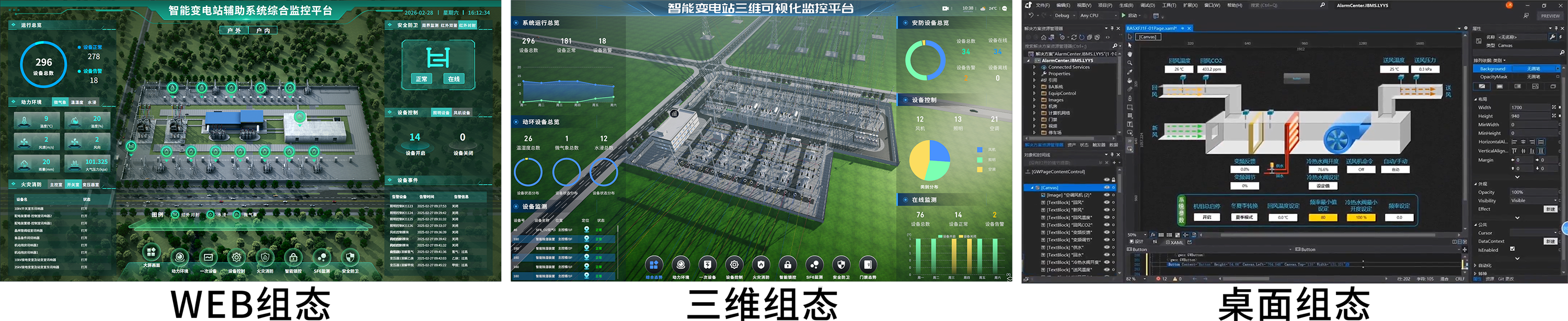Screen dimensions: 1568x321
Task: Select the 主控室 tab under 火灾消防
Action: tap(56, 184)
